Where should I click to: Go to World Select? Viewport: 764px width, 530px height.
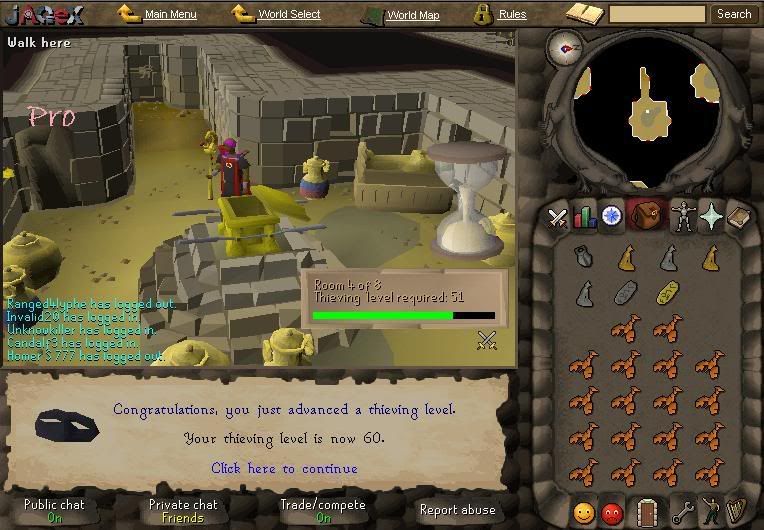(x=289, y=15)
